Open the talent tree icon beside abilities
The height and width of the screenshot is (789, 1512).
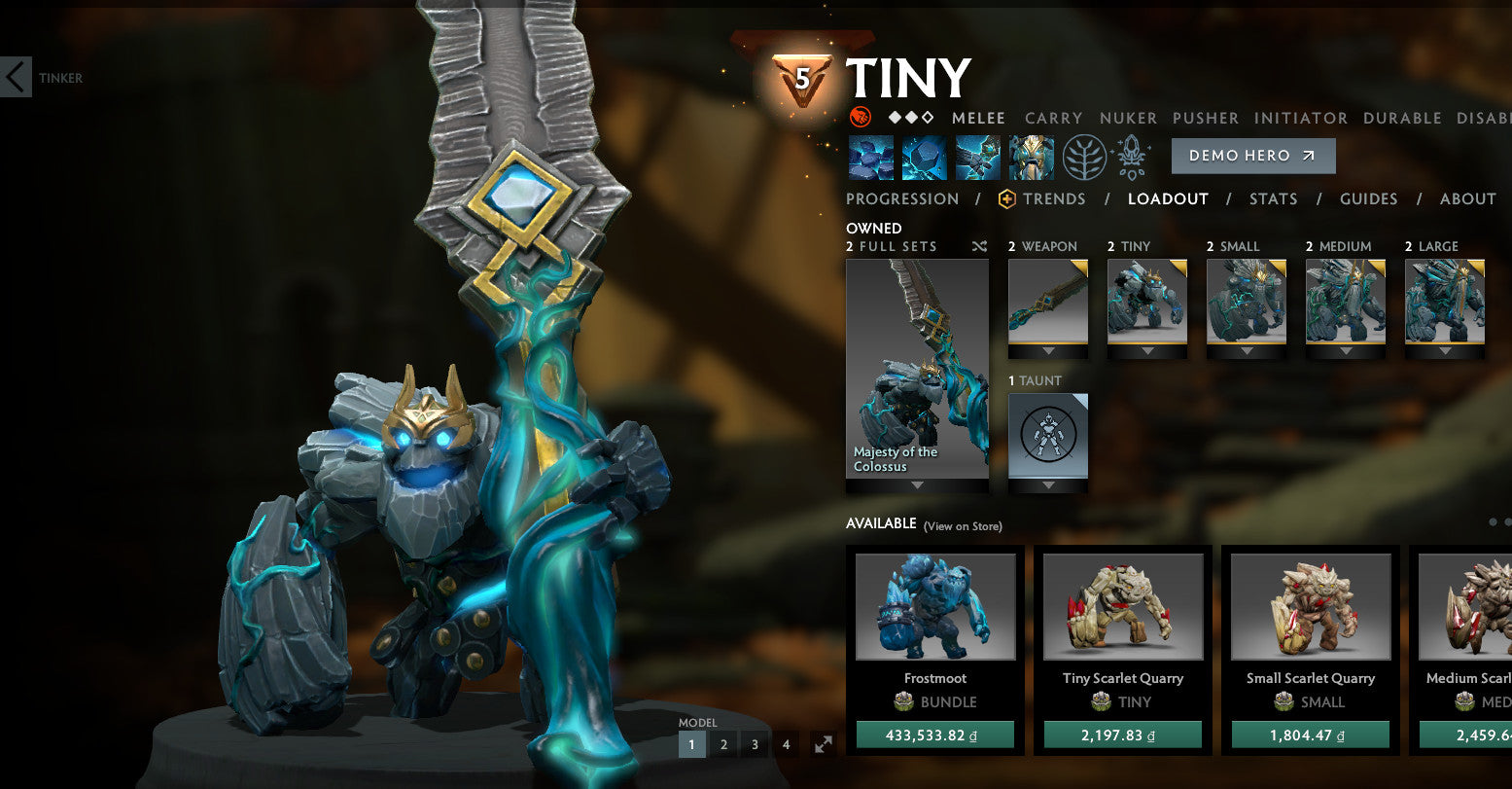click(1086, 156)
